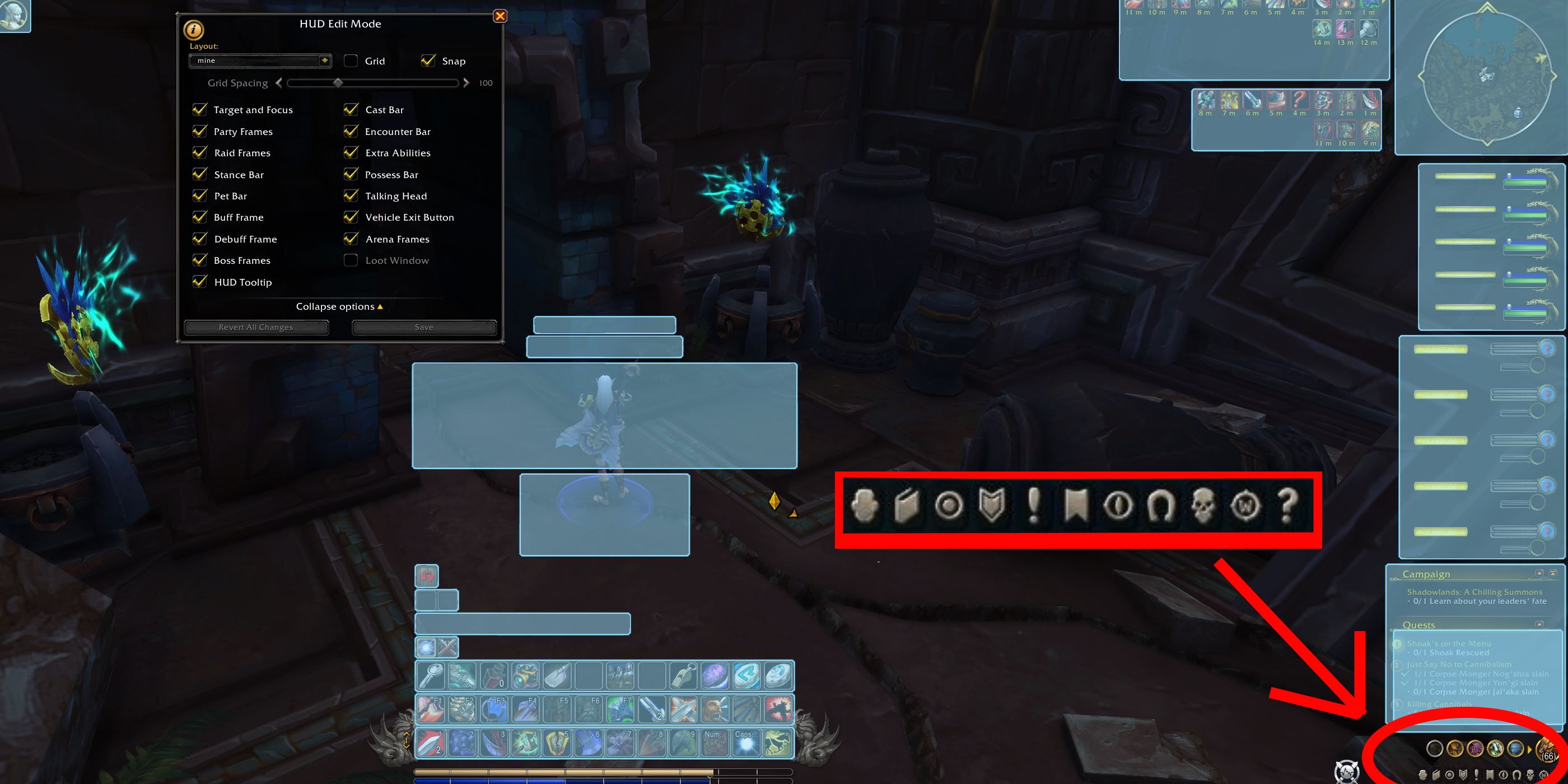This screenshot has width=1568, height=784.
Task: Uncheck the Talking Head option
Action: pos(351,195)
